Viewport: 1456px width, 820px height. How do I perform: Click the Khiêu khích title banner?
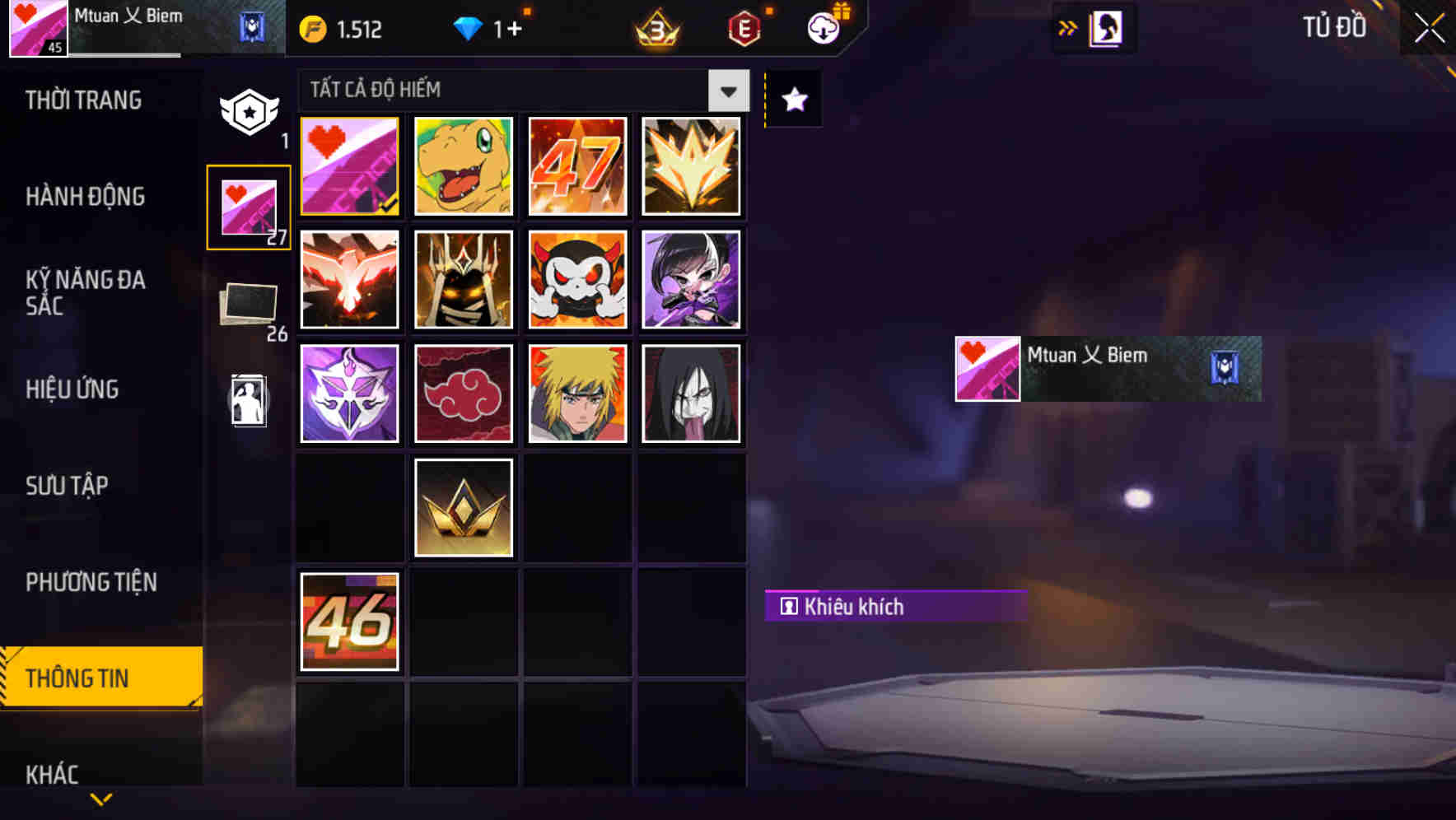point(896,607)
